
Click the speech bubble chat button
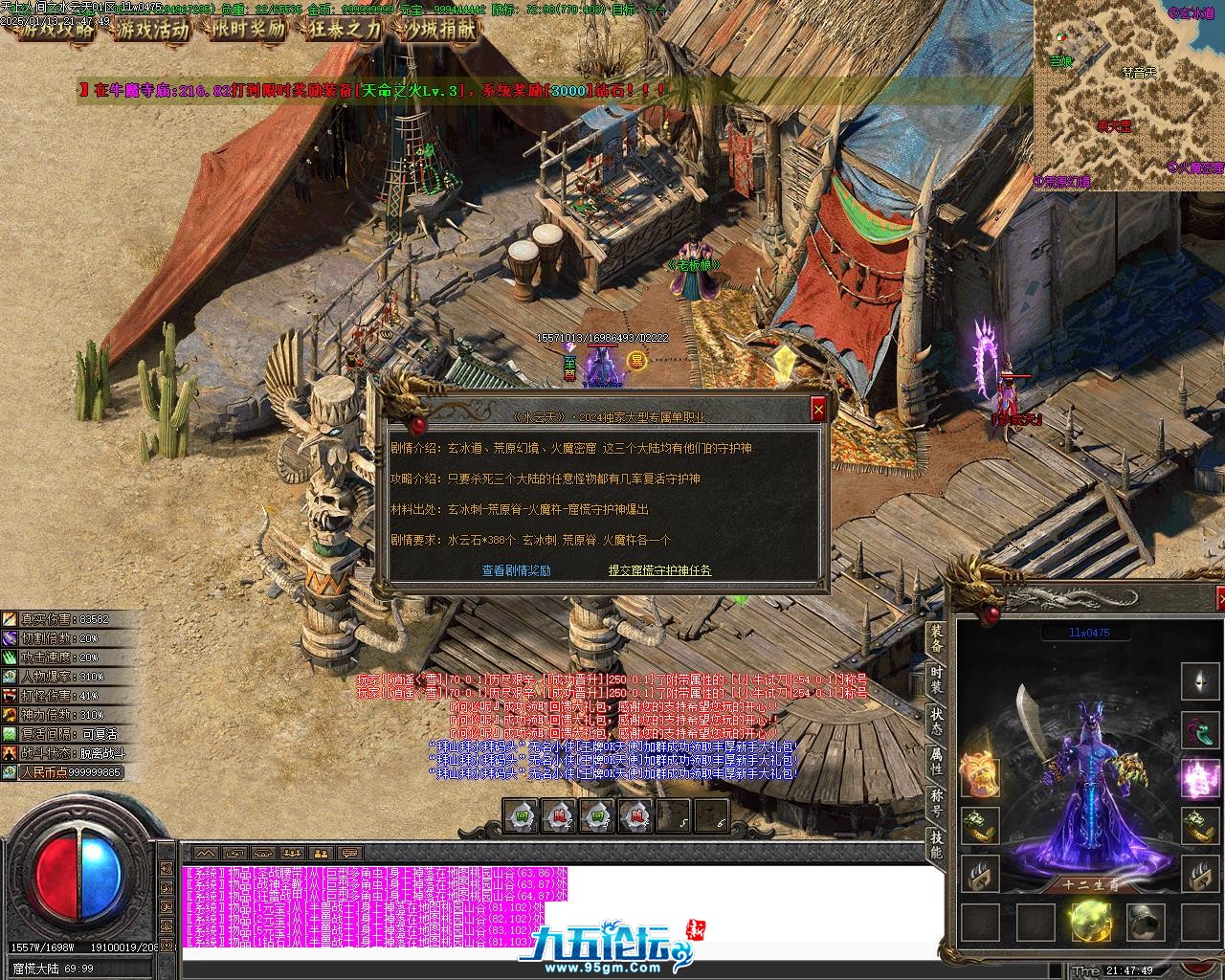349,853
